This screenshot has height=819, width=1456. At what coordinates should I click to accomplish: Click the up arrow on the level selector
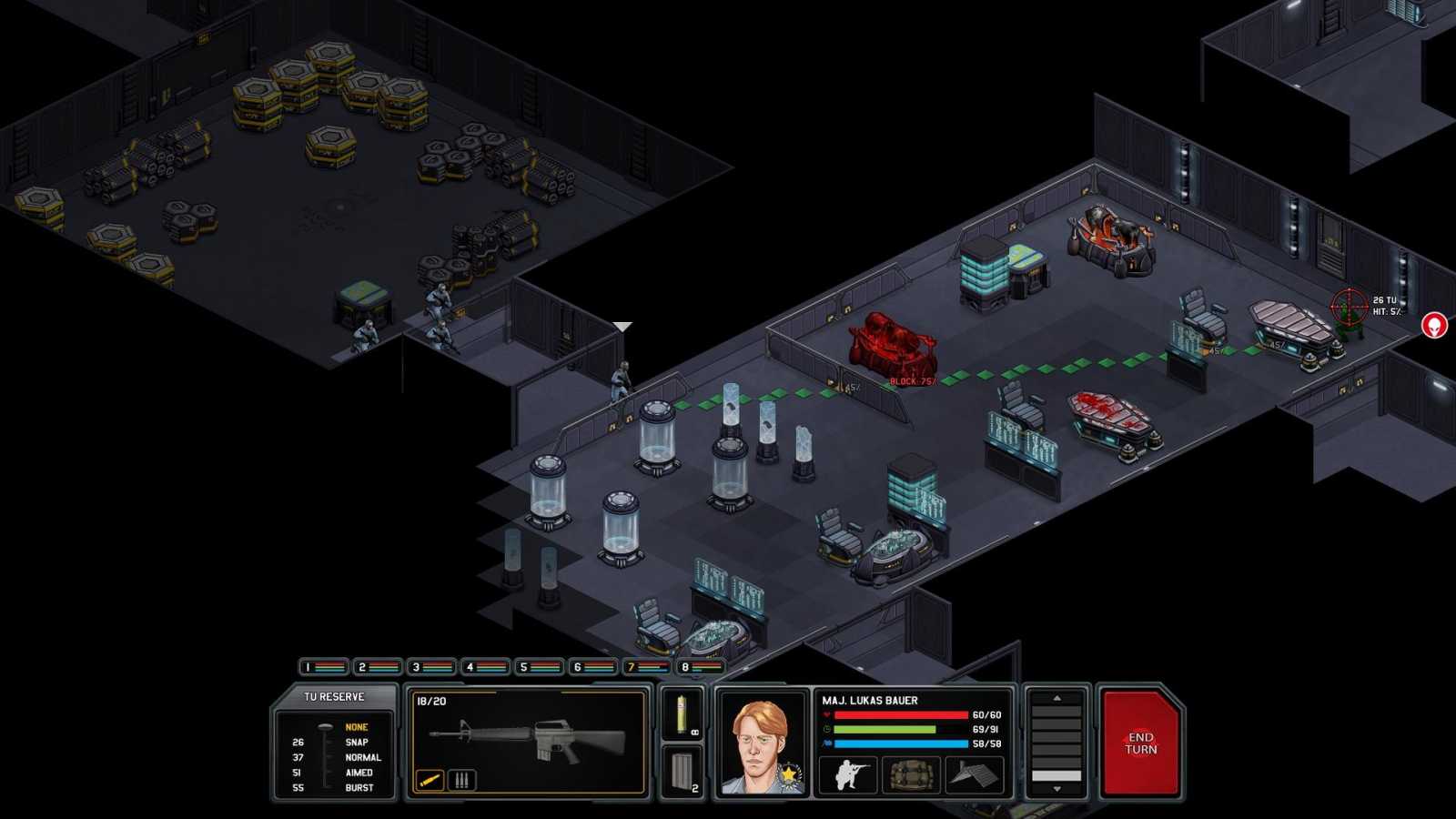pyautogui.click(x=1057, y=698)
